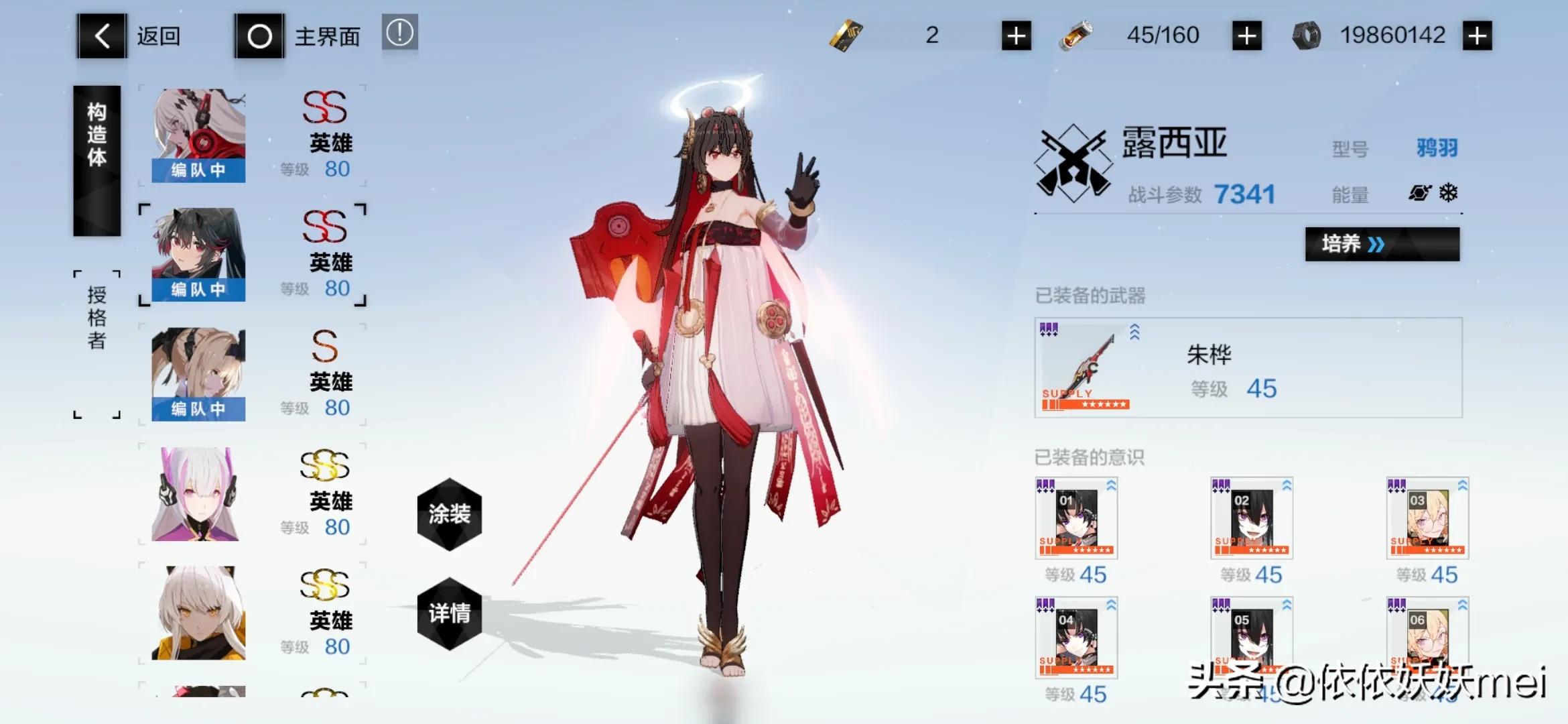Open the equipped weapon 朱桦
1568x724 pixels.
click(1248, 368)
